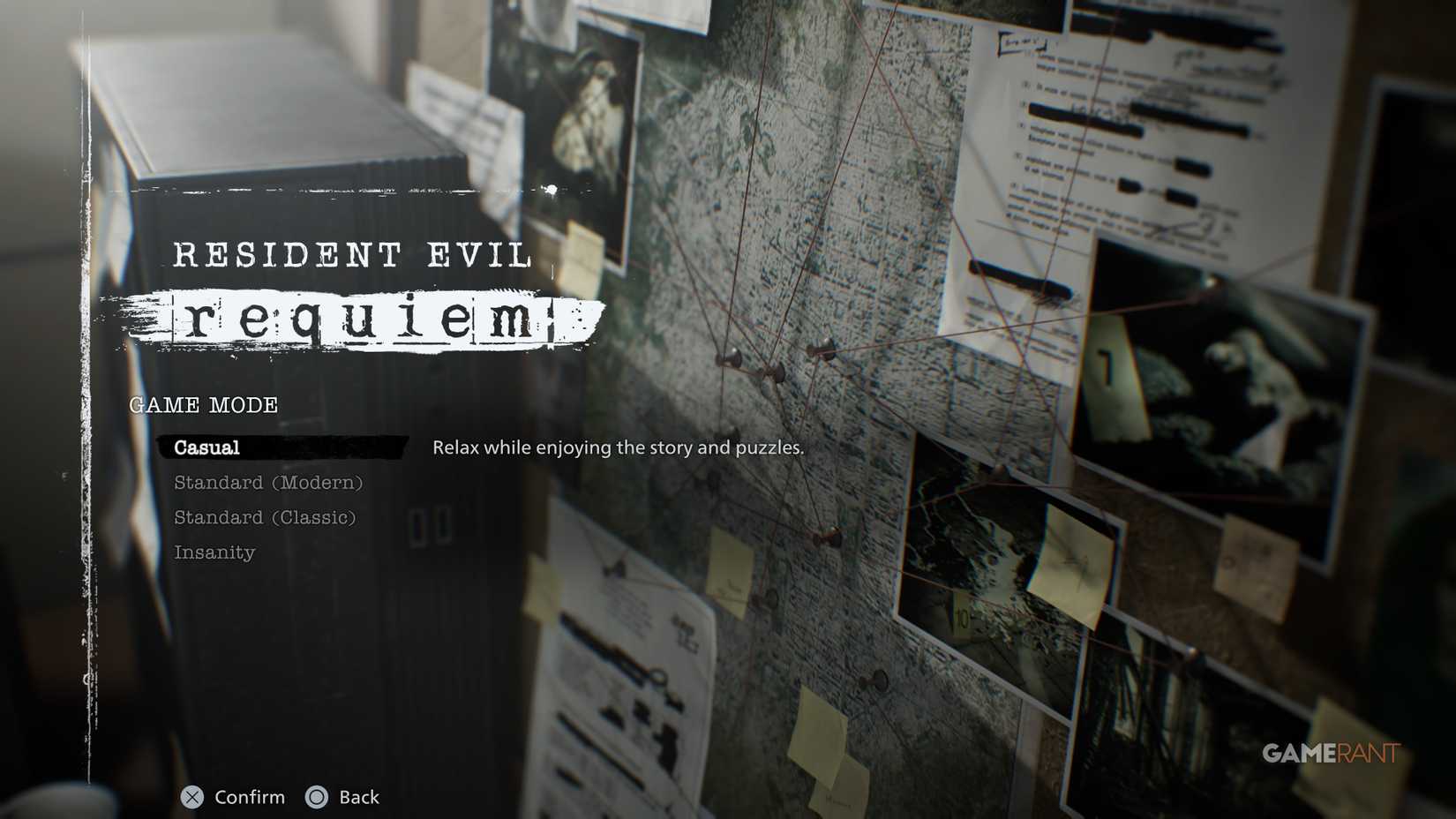Select Standard (Classic) from the mode list
Screen dimensions: 1456x819
click(266, 518)
